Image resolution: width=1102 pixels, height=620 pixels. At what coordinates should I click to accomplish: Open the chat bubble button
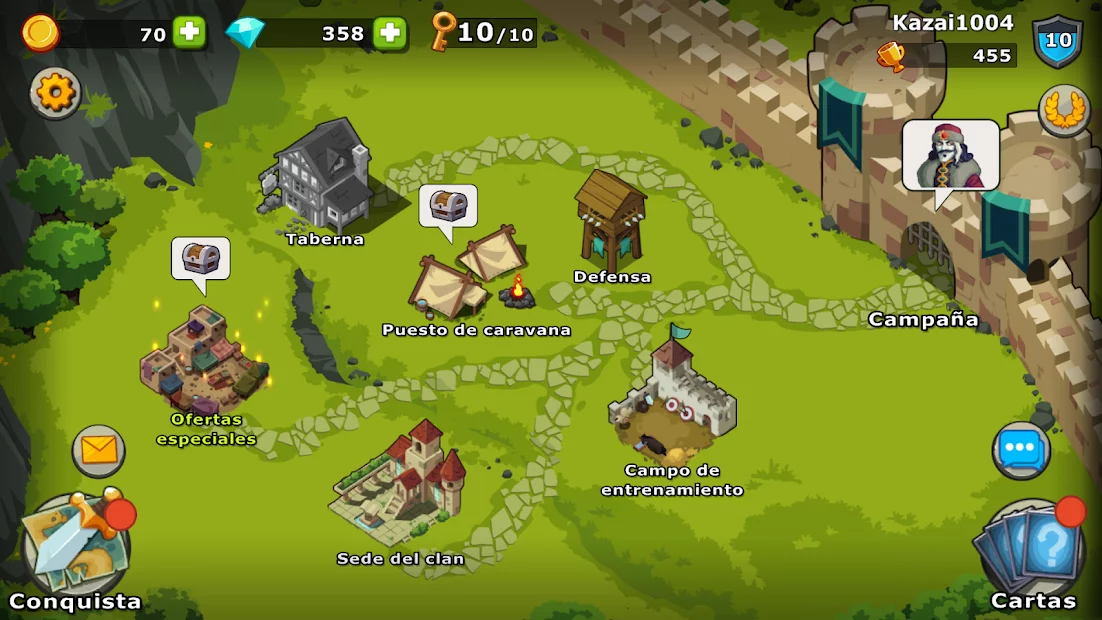[x=1020, y=451]
